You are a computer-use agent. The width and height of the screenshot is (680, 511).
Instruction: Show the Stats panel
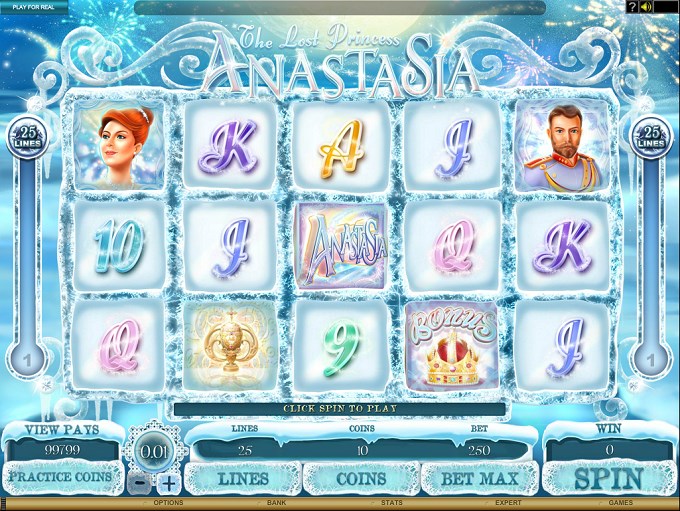tap(392, 503)
